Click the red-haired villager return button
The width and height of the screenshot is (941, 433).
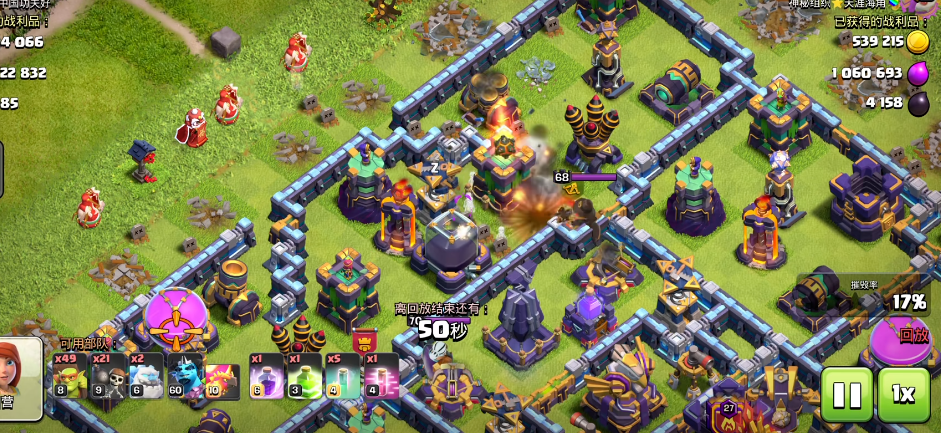[21, 378]
